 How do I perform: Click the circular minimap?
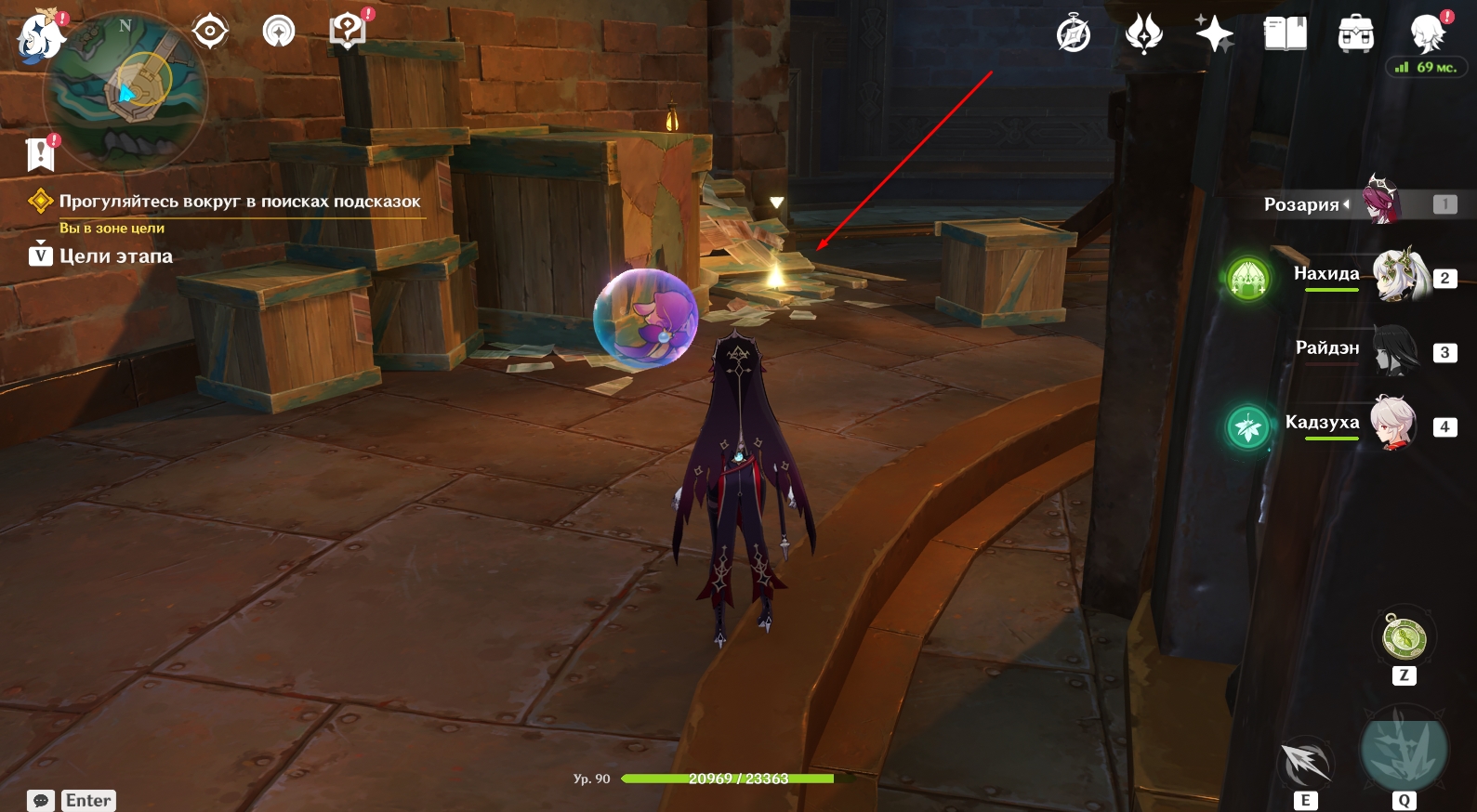point(125,91)
